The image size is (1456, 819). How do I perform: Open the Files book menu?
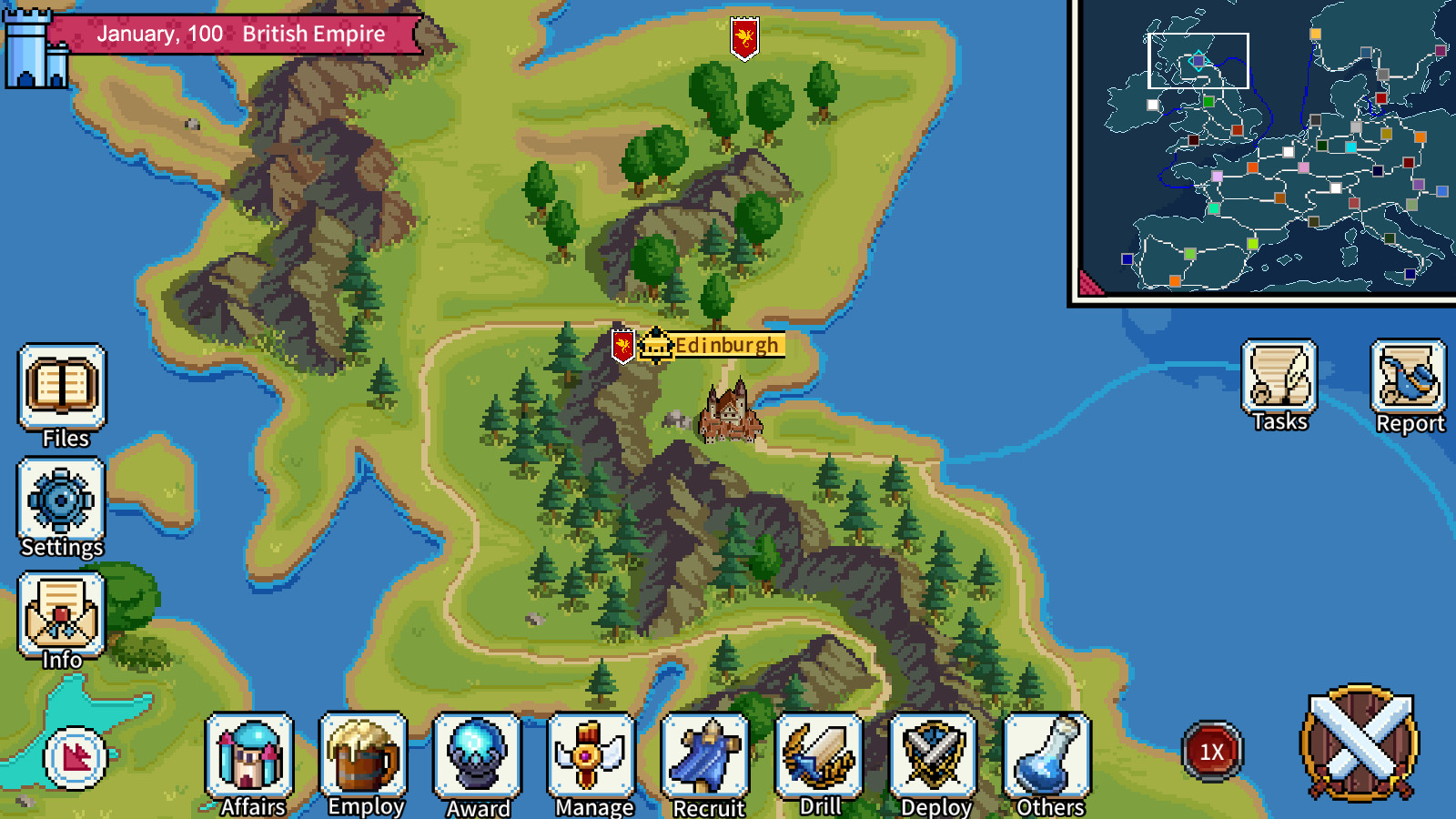[x=60, y=391]
